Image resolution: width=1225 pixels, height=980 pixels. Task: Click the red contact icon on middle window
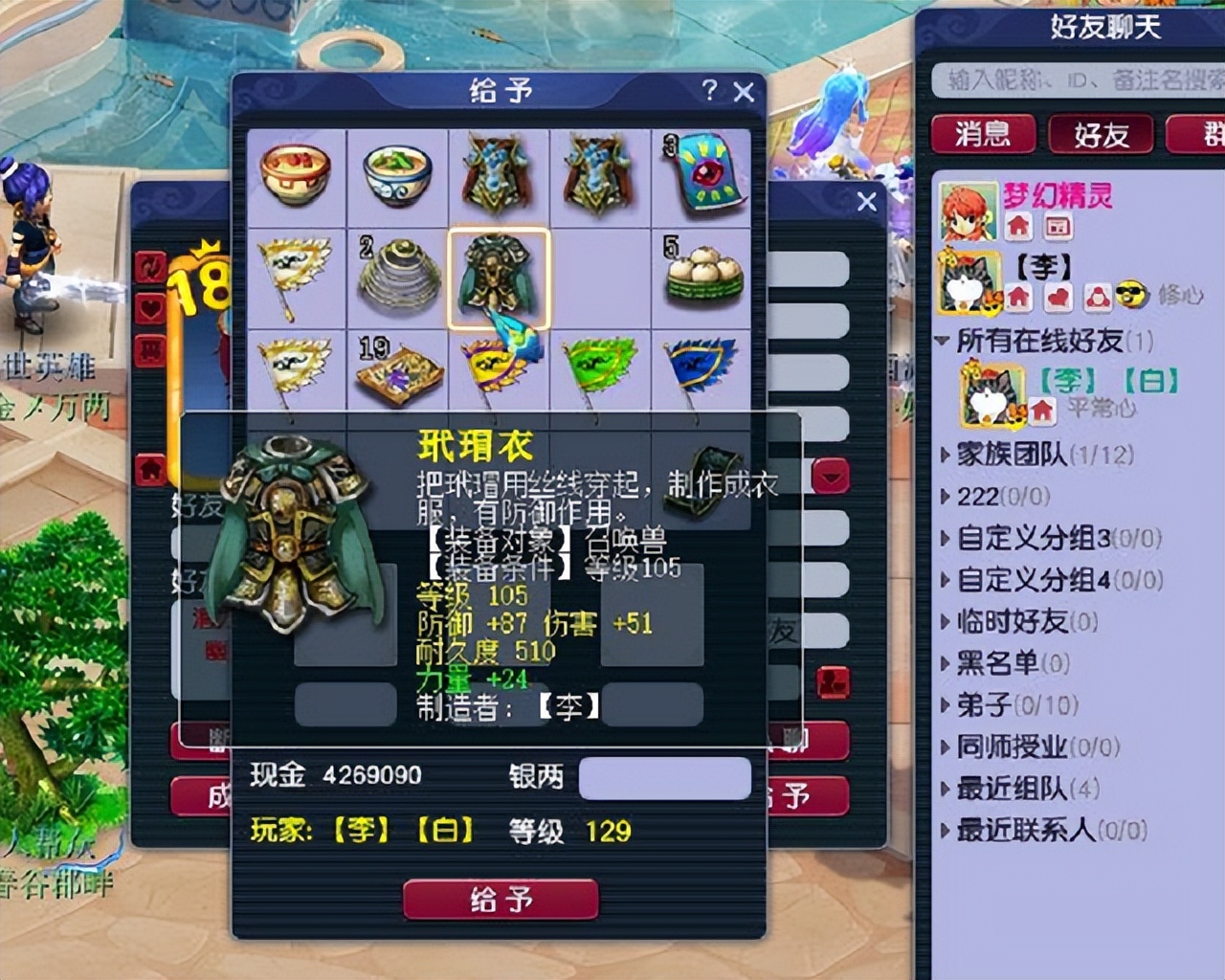tap(834, 679)
